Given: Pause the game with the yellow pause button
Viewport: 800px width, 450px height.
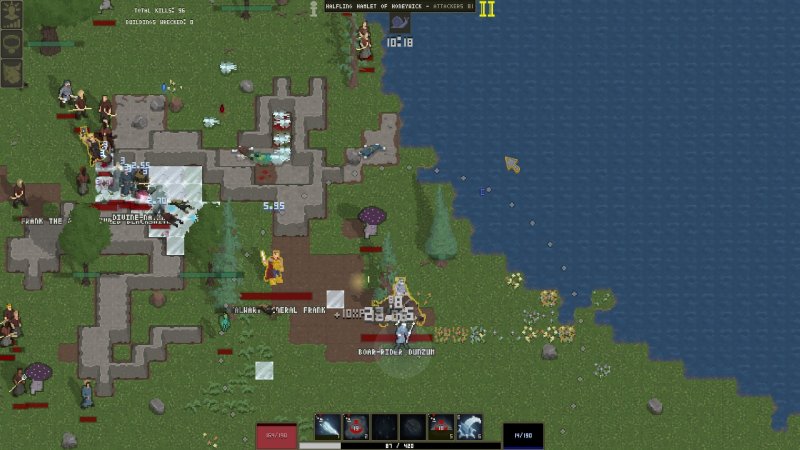Looking at the screenshot, I should click(x=487, y=9).
